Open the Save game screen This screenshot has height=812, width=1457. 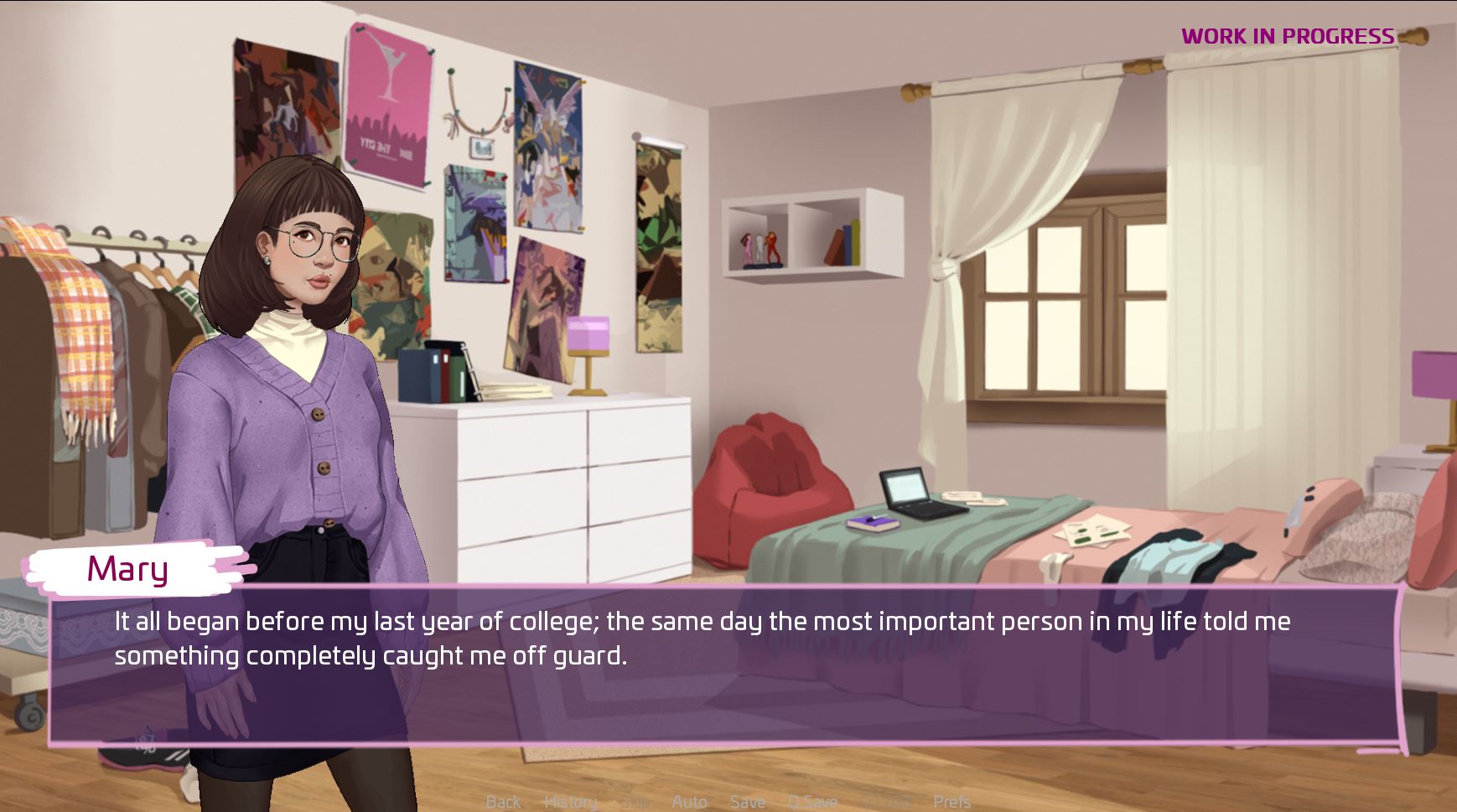click(747, 802)
